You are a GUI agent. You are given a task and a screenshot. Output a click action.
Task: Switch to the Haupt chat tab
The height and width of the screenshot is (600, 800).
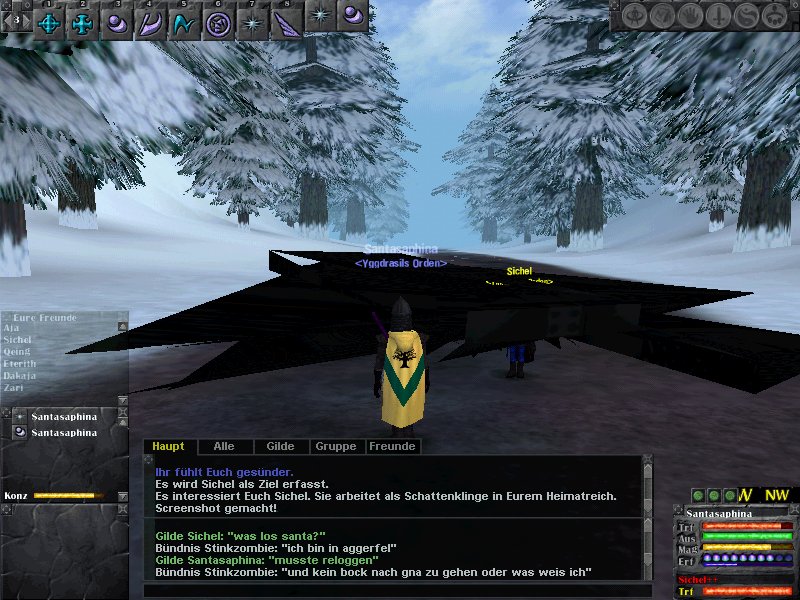170,447
